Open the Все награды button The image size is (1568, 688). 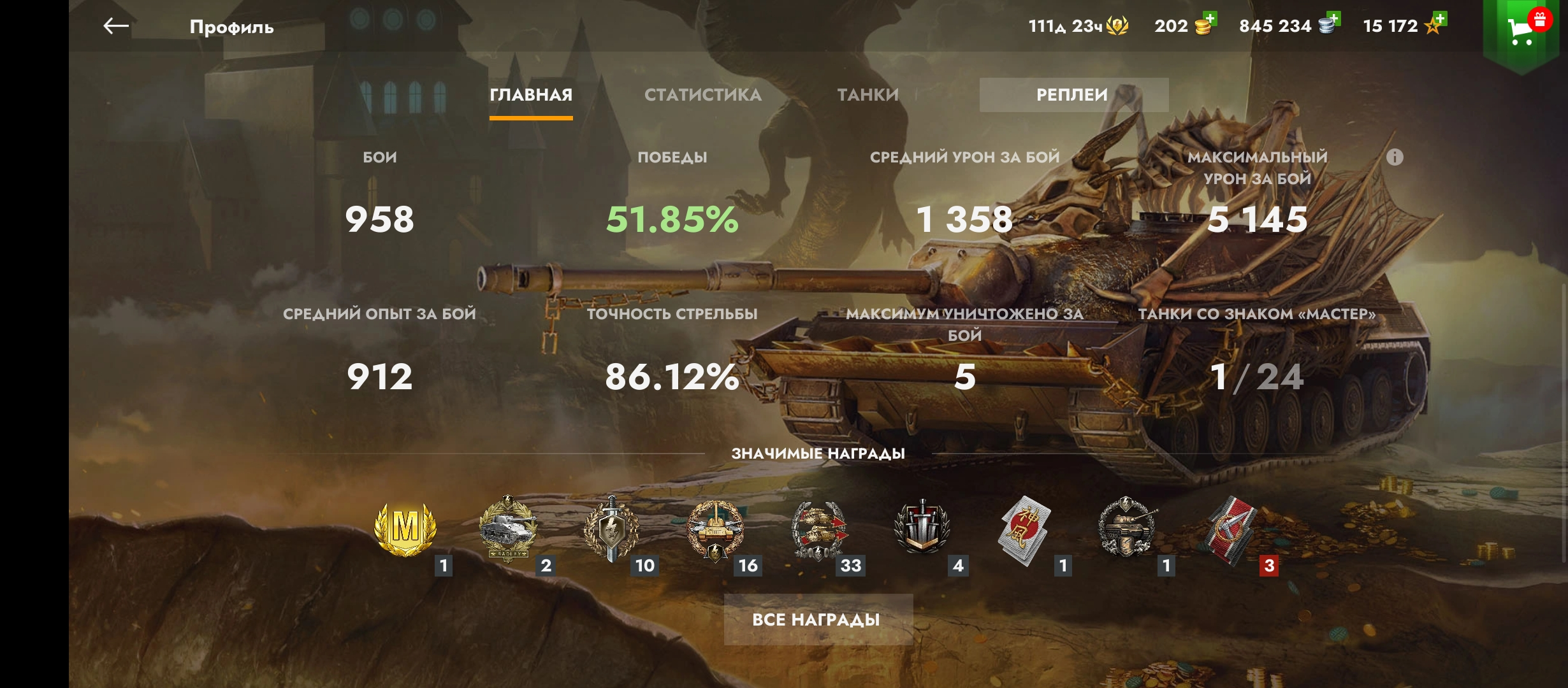818,619
